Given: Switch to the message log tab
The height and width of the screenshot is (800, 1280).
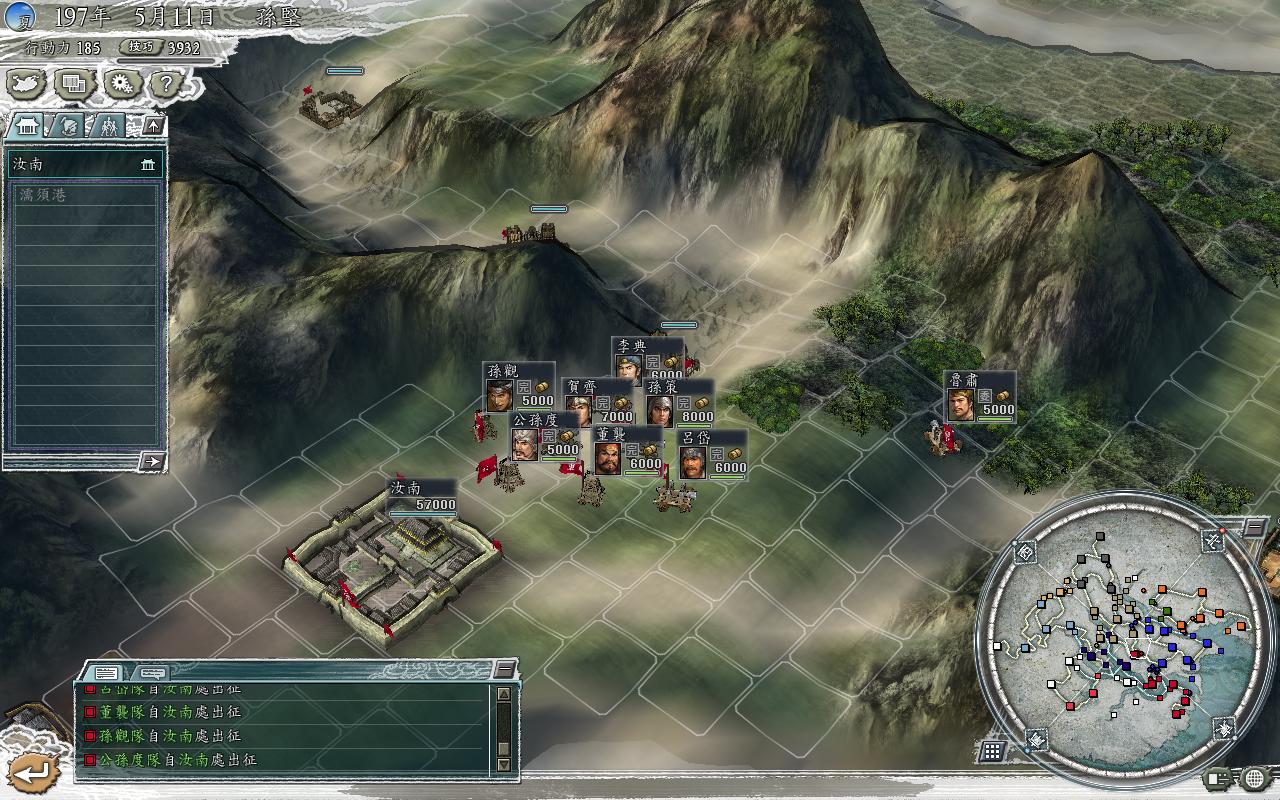Looking at the screenshot, I should coord(106,673).
